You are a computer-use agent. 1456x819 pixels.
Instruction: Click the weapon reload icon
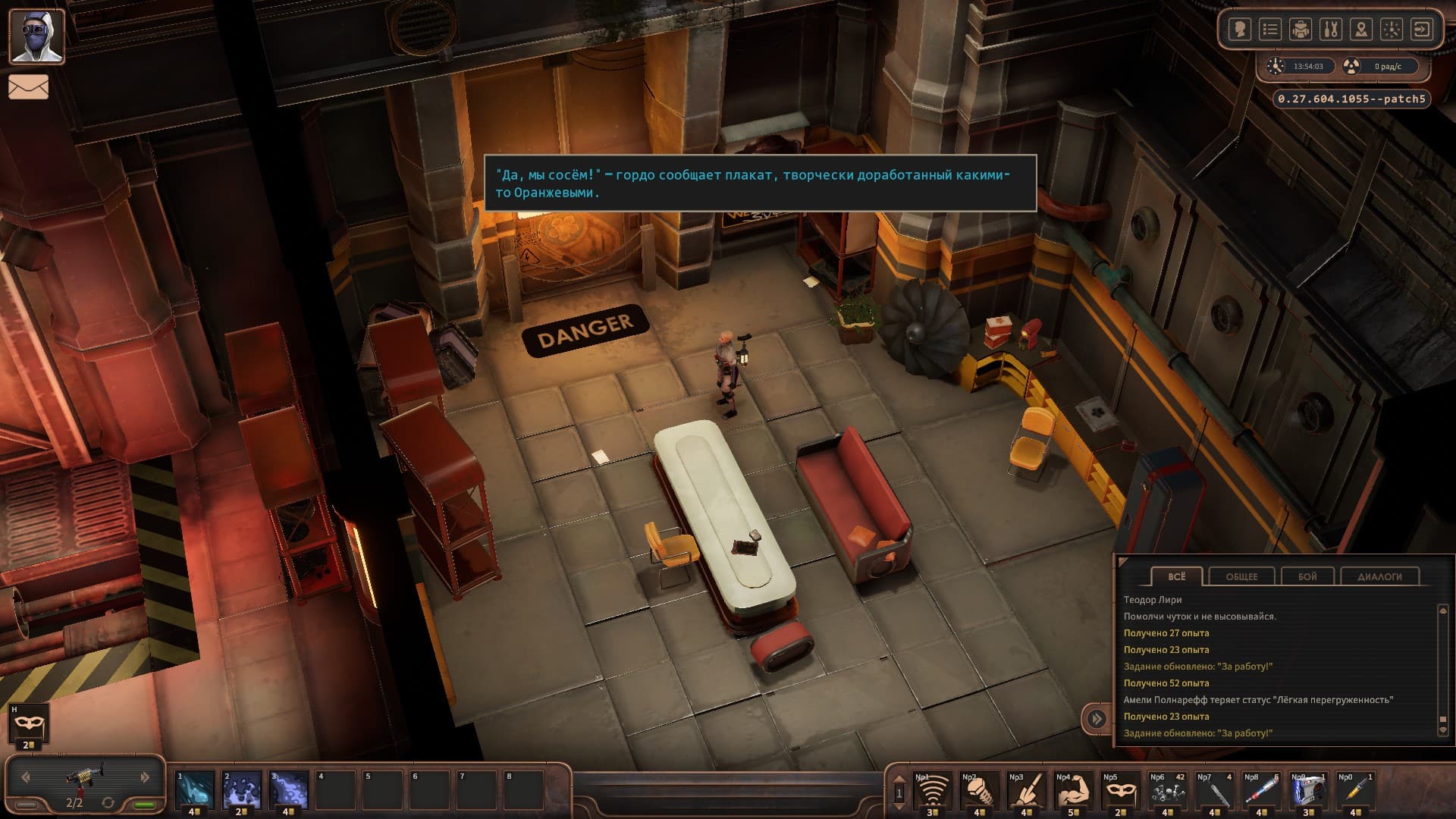tap(108, 802)
